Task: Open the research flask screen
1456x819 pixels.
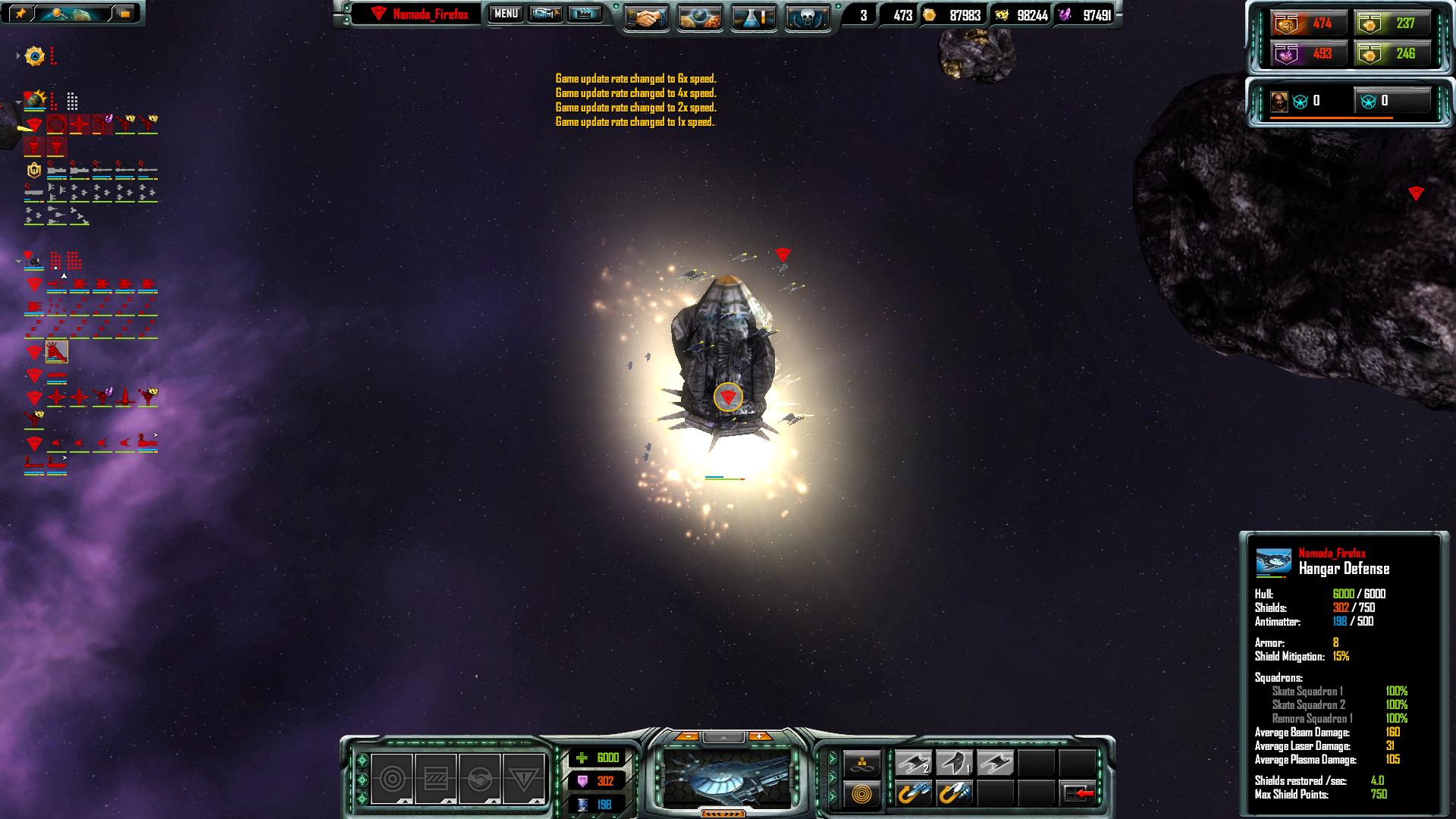Action: [x=754, y=17]
